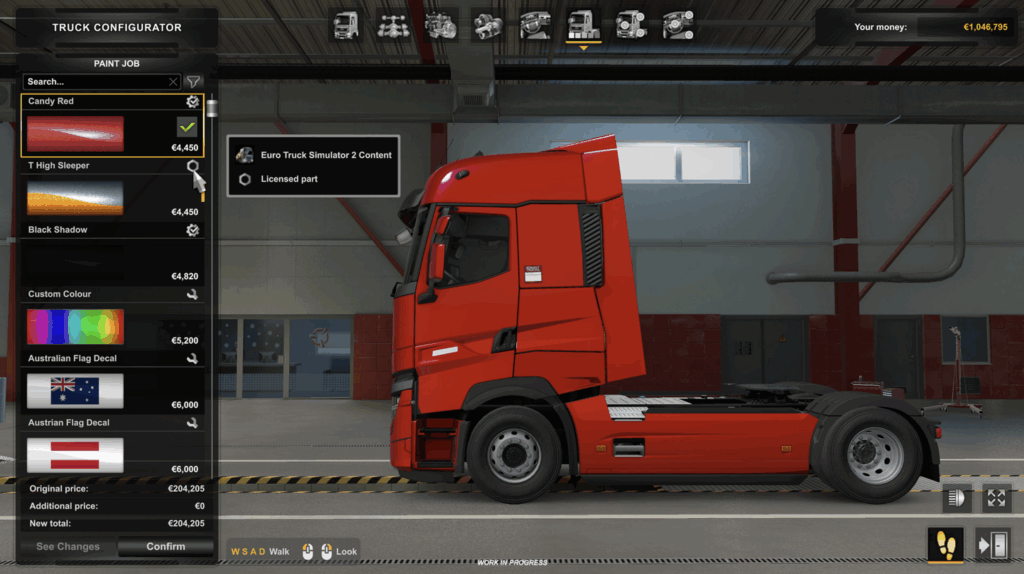Select the rainbow Custom Colour paint
The height and width of the screenshot is (574, 1024).
(75, 326)
